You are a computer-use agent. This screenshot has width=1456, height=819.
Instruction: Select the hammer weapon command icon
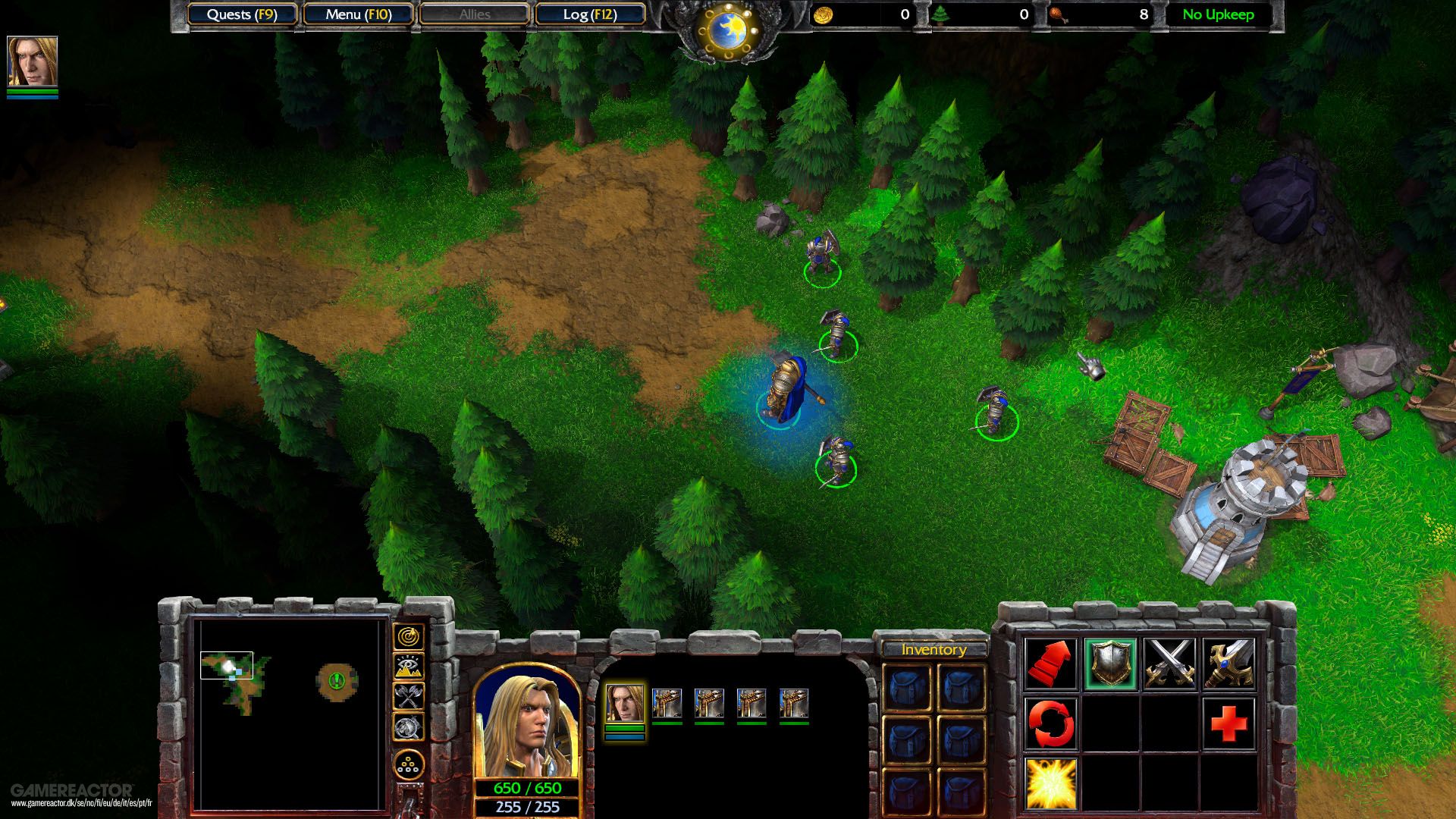click(1228, 664)
